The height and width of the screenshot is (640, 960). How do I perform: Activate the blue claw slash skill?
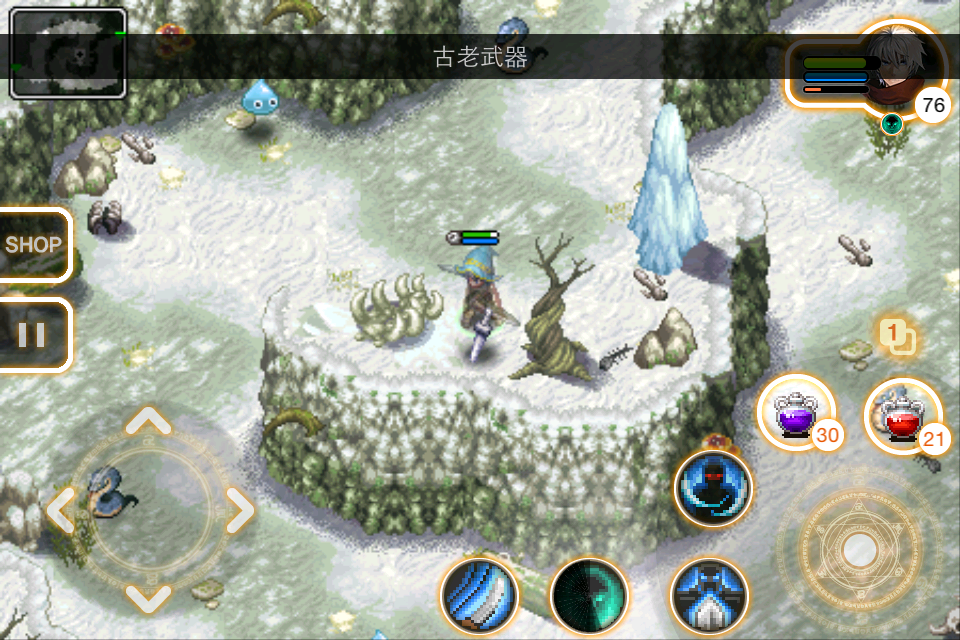(479, 596)
